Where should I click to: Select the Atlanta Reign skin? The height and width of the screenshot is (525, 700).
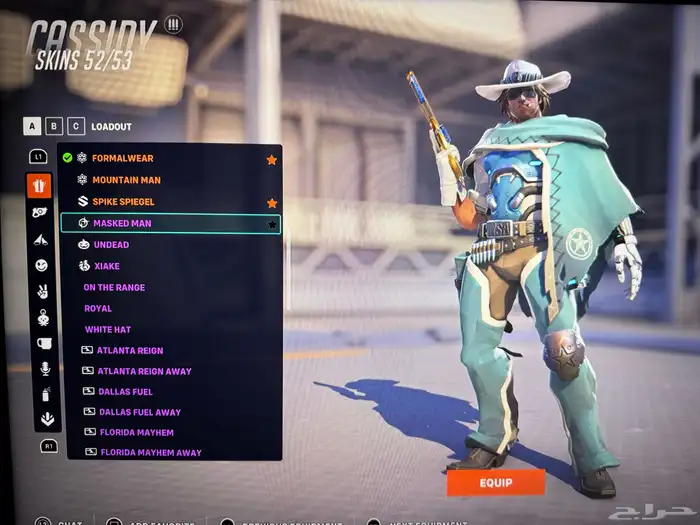click(130, 350)
